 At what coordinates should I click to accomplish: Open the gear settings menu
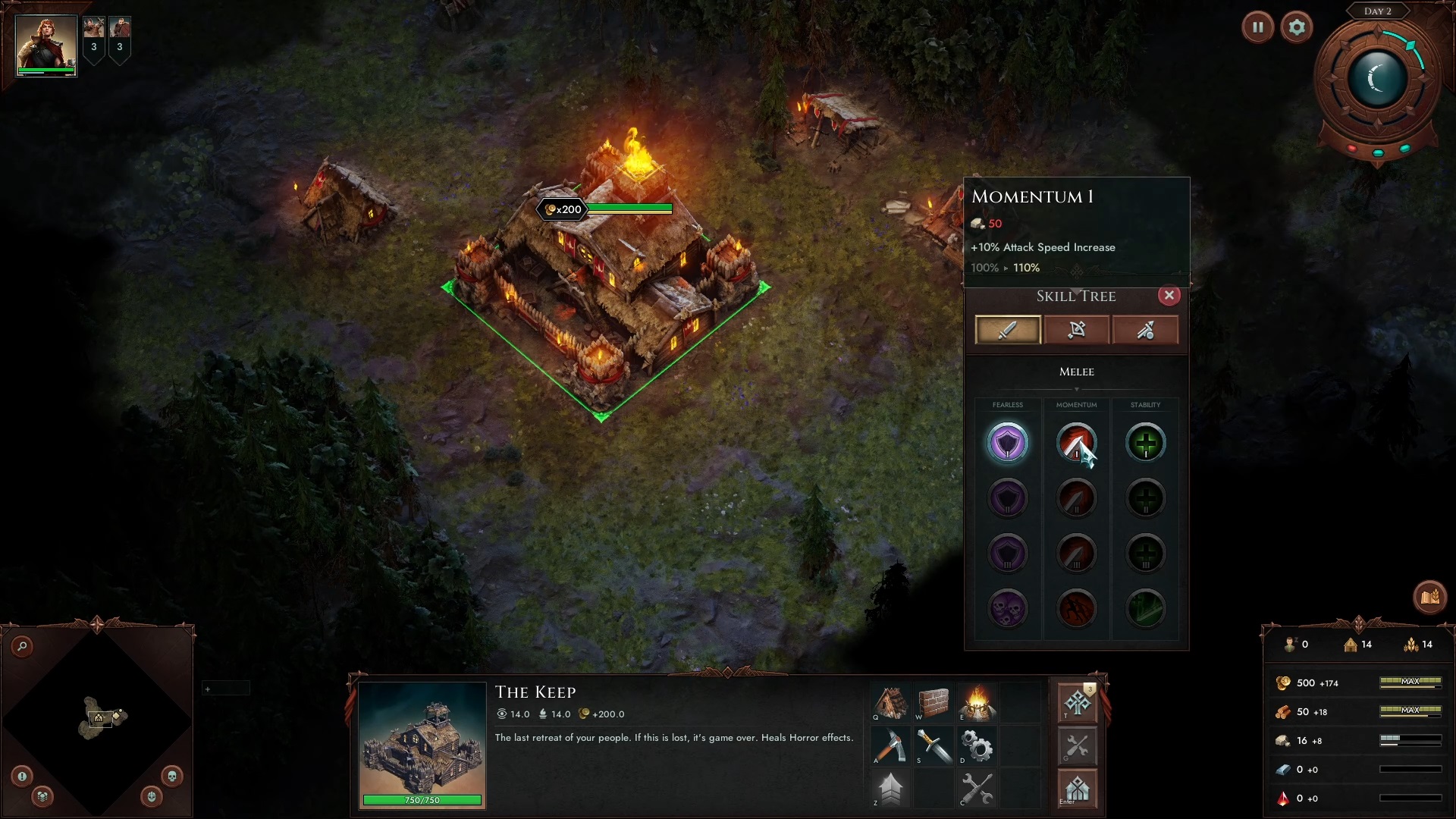pyautogui.click(x=1296, y=28)
